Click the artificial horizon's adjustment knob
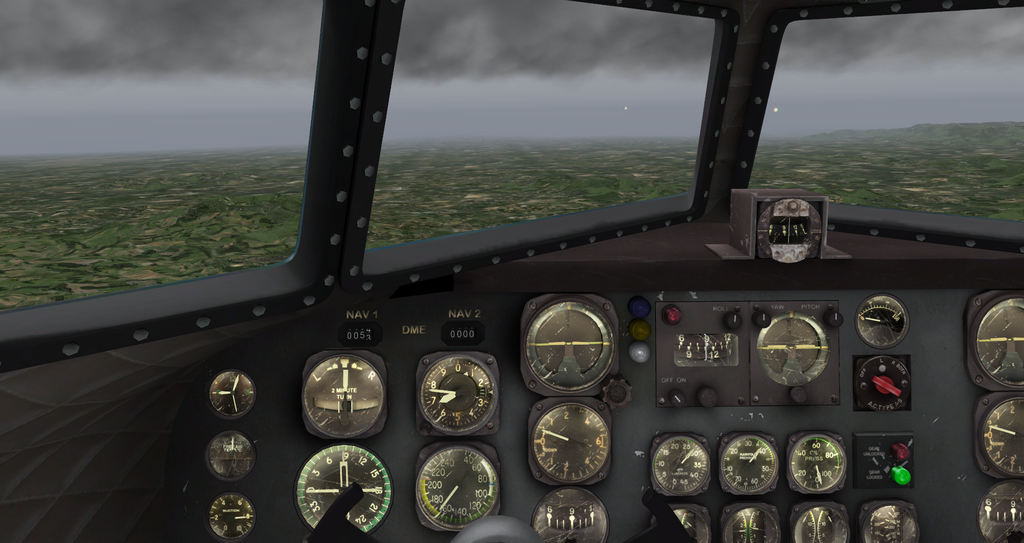Viewport: 1024px width, 543px height. (x=616, y=391)
